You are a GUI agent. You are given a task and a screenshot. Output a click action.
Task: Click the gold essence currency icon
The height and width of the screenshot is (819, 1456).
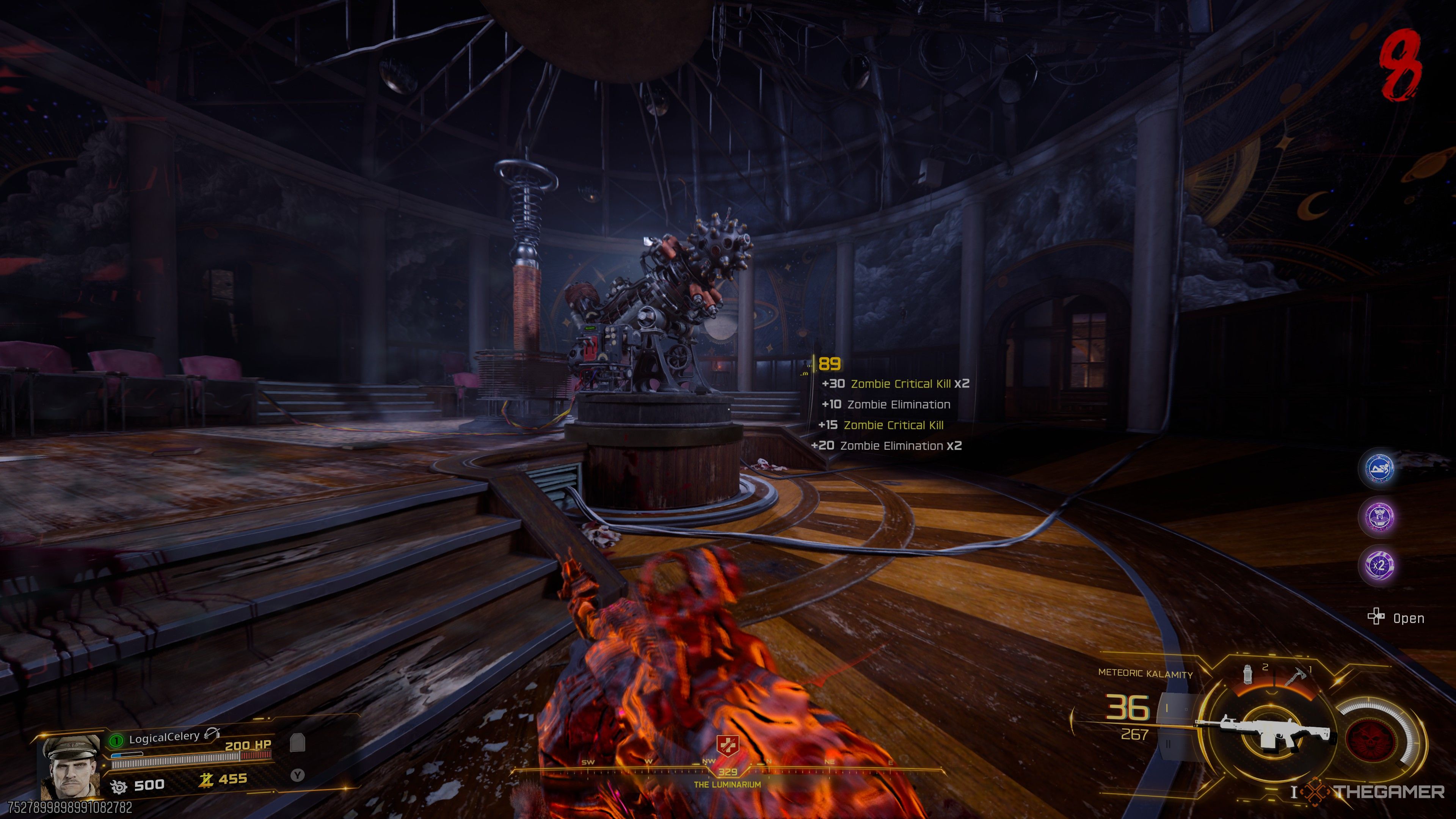point(206,780)
